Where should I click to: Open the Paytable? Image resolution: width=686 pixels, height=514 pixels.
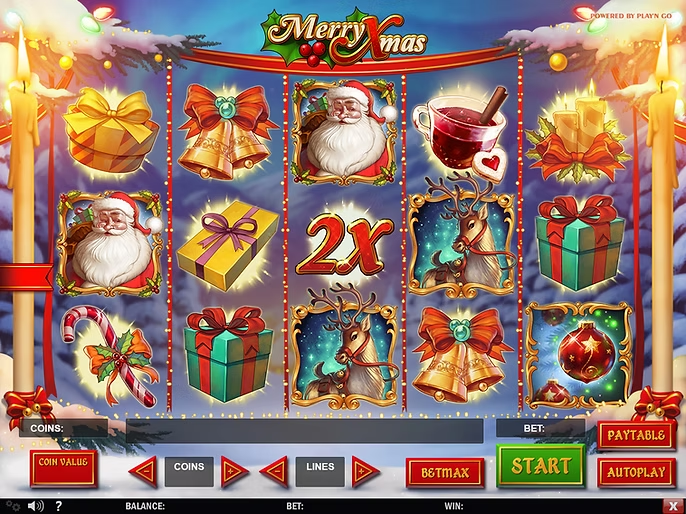(x=636, y=436)
